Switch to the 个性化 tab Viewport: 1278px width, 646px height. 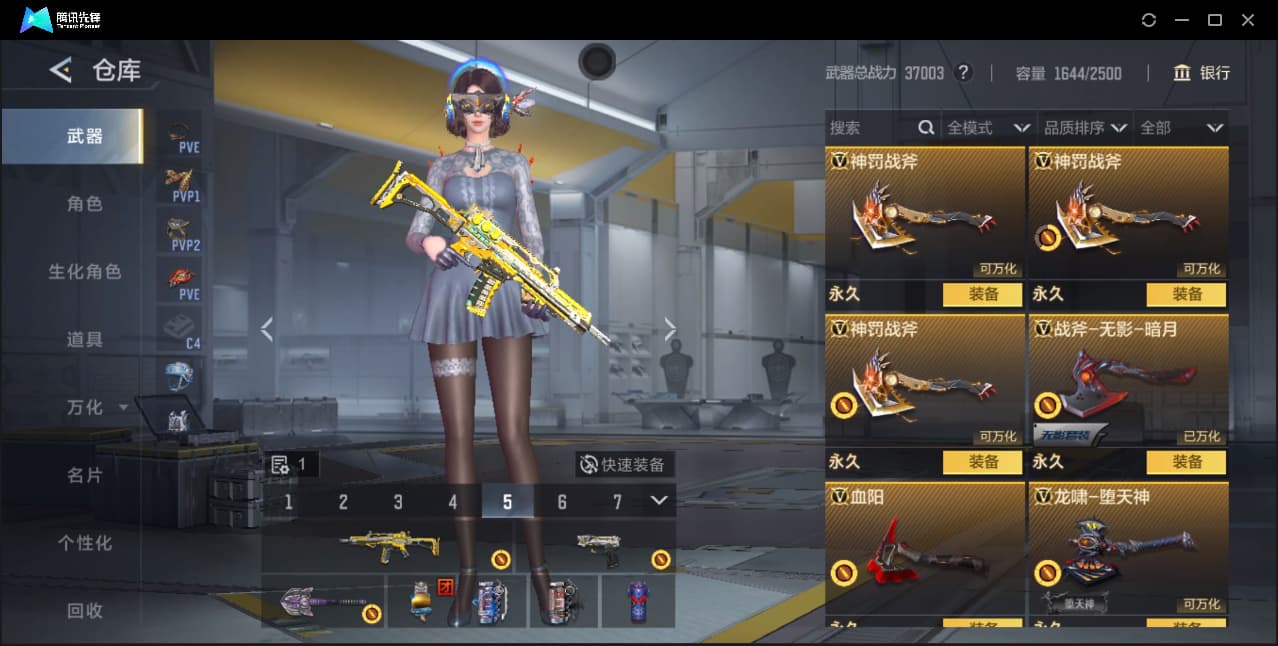(x=85, y=543)
